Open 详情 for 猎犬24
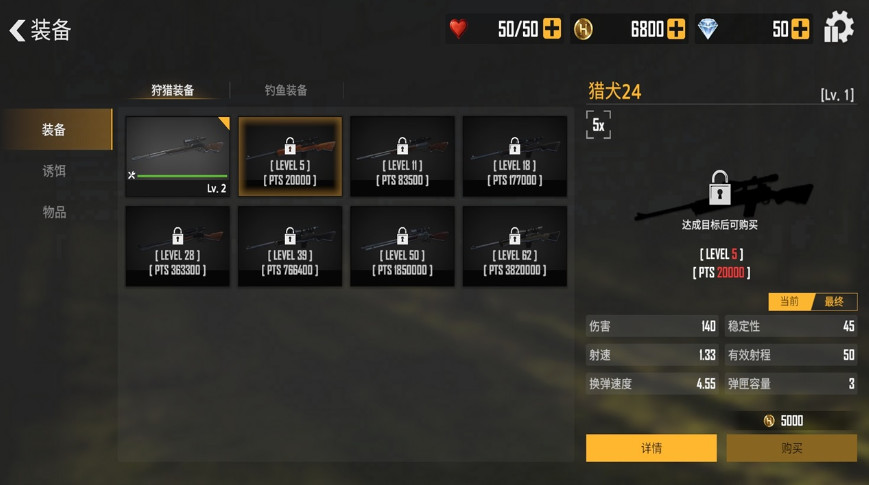 (x=651, y=448)
